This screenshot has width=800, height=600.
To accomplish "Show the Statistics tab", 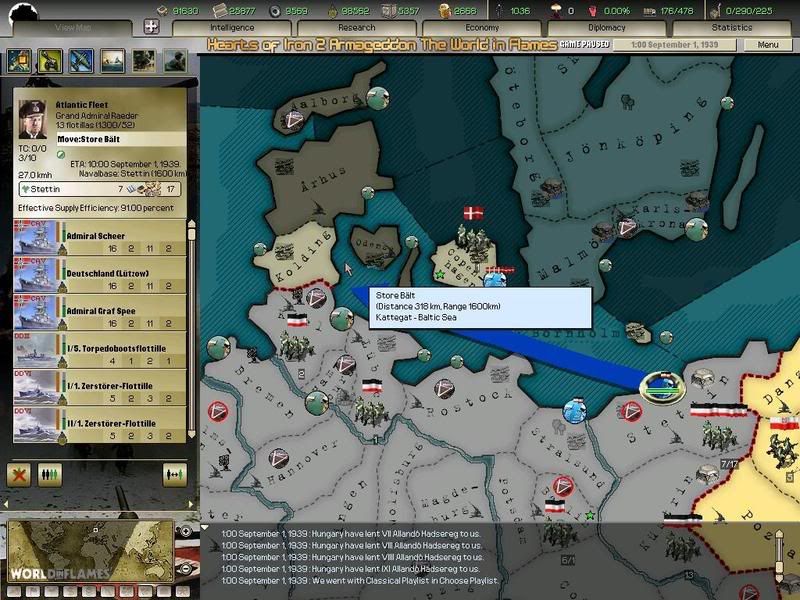I will pyautogui.click(x=732, y=28).
